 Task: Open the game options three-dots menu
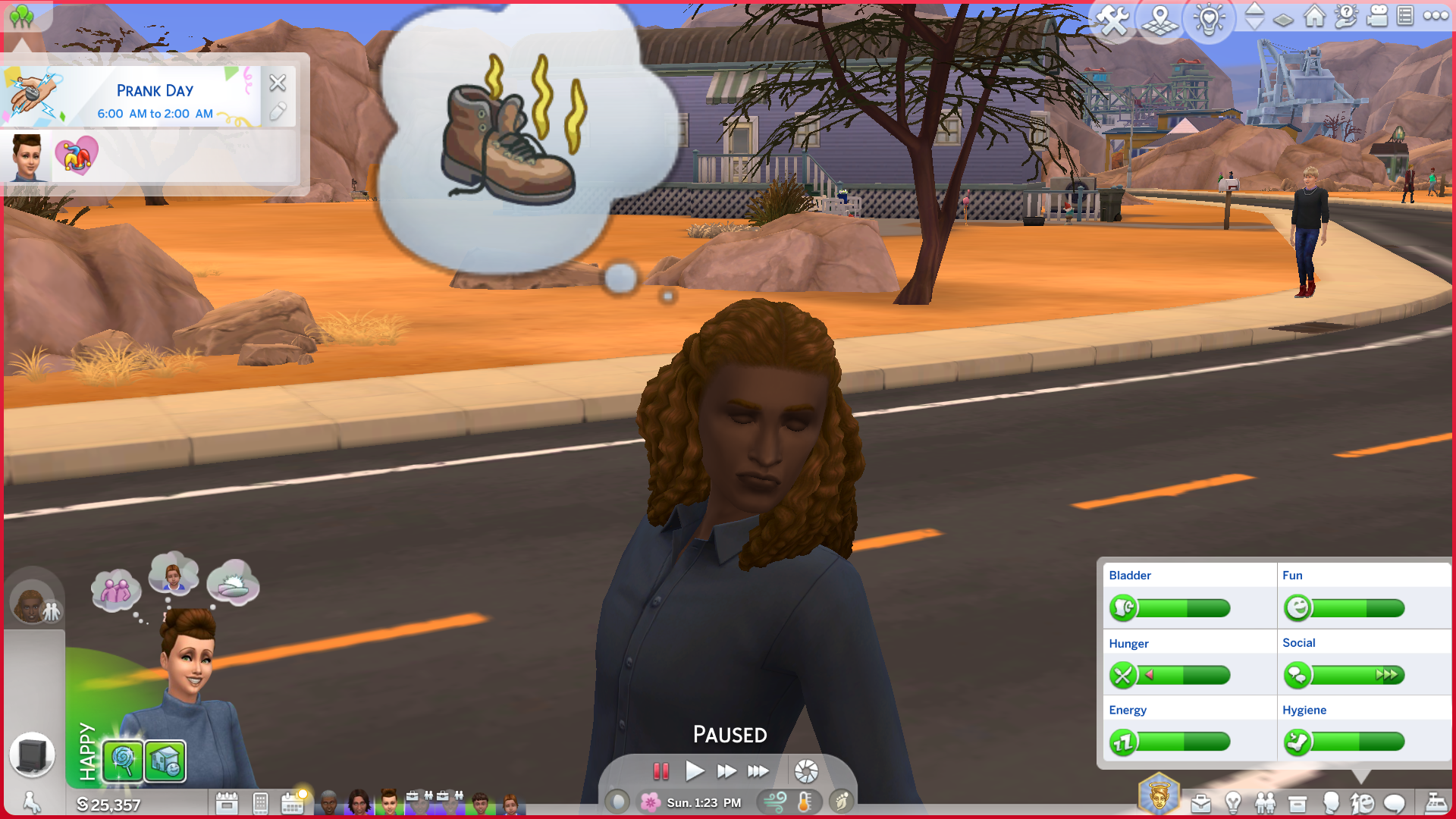(1436, 16)
